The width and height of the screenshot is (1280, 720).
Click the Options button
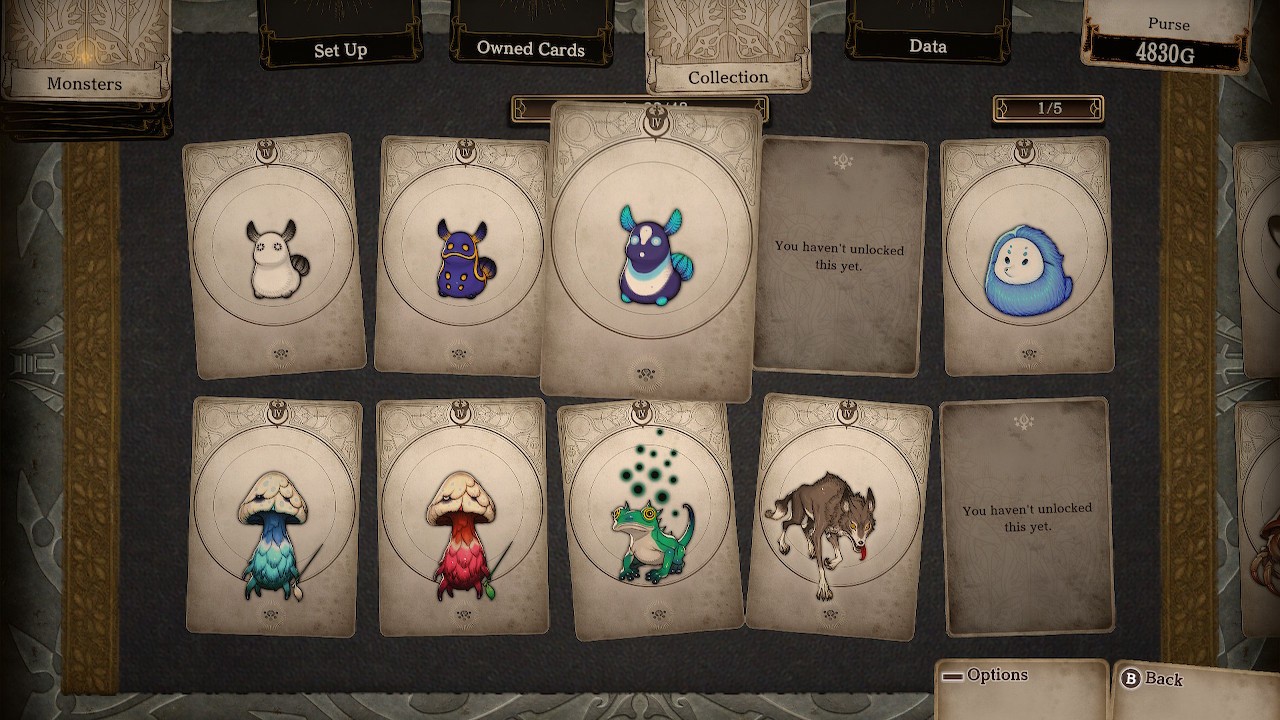coord(1020,678)
